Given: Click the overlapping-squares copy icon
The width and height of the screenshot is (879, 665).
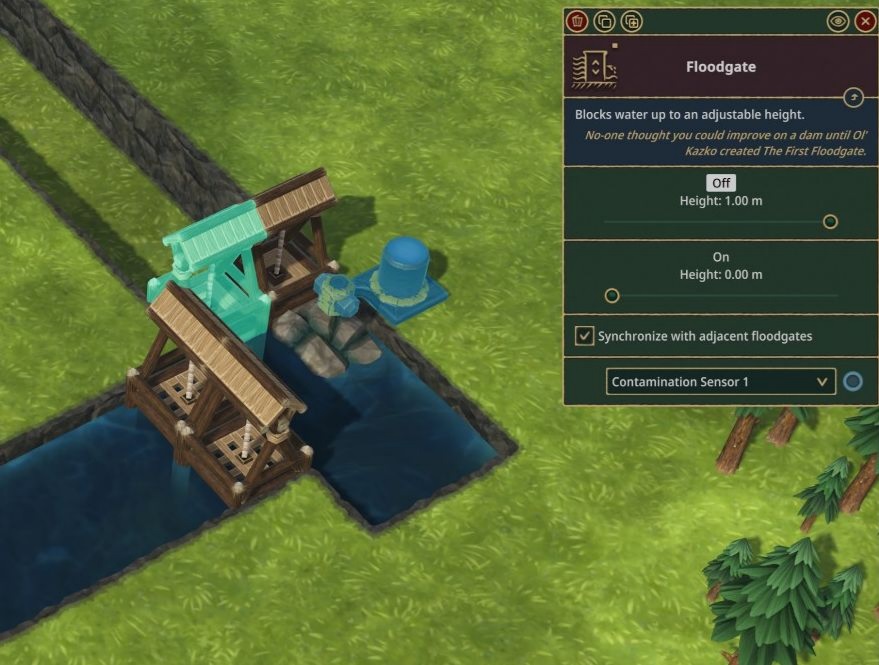Looking at the screenshot, I should [x=604, y=21].
